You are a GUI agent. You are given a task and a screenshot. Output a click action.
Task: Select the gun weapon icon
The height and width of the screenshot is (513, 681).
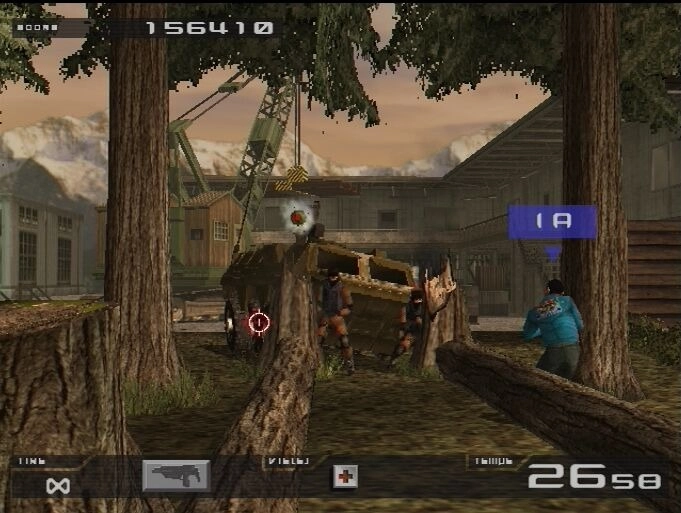[x=176, y=476]
